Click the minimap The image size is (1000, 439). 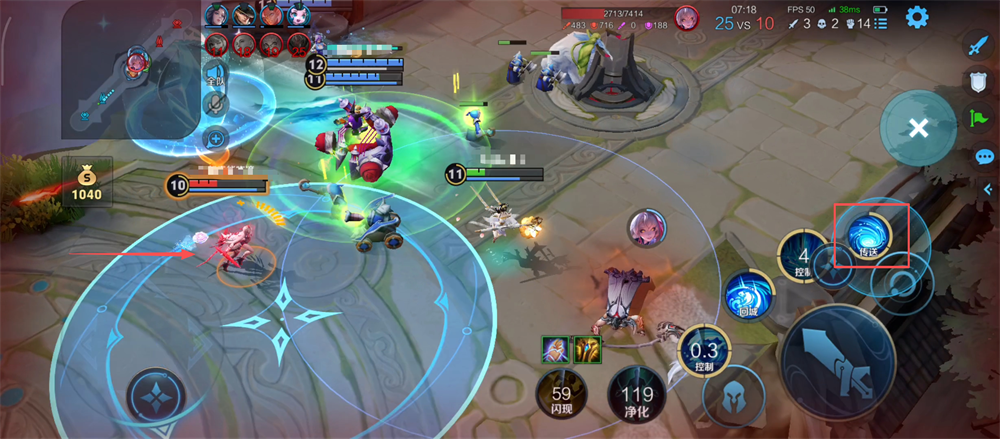point(130,70)
